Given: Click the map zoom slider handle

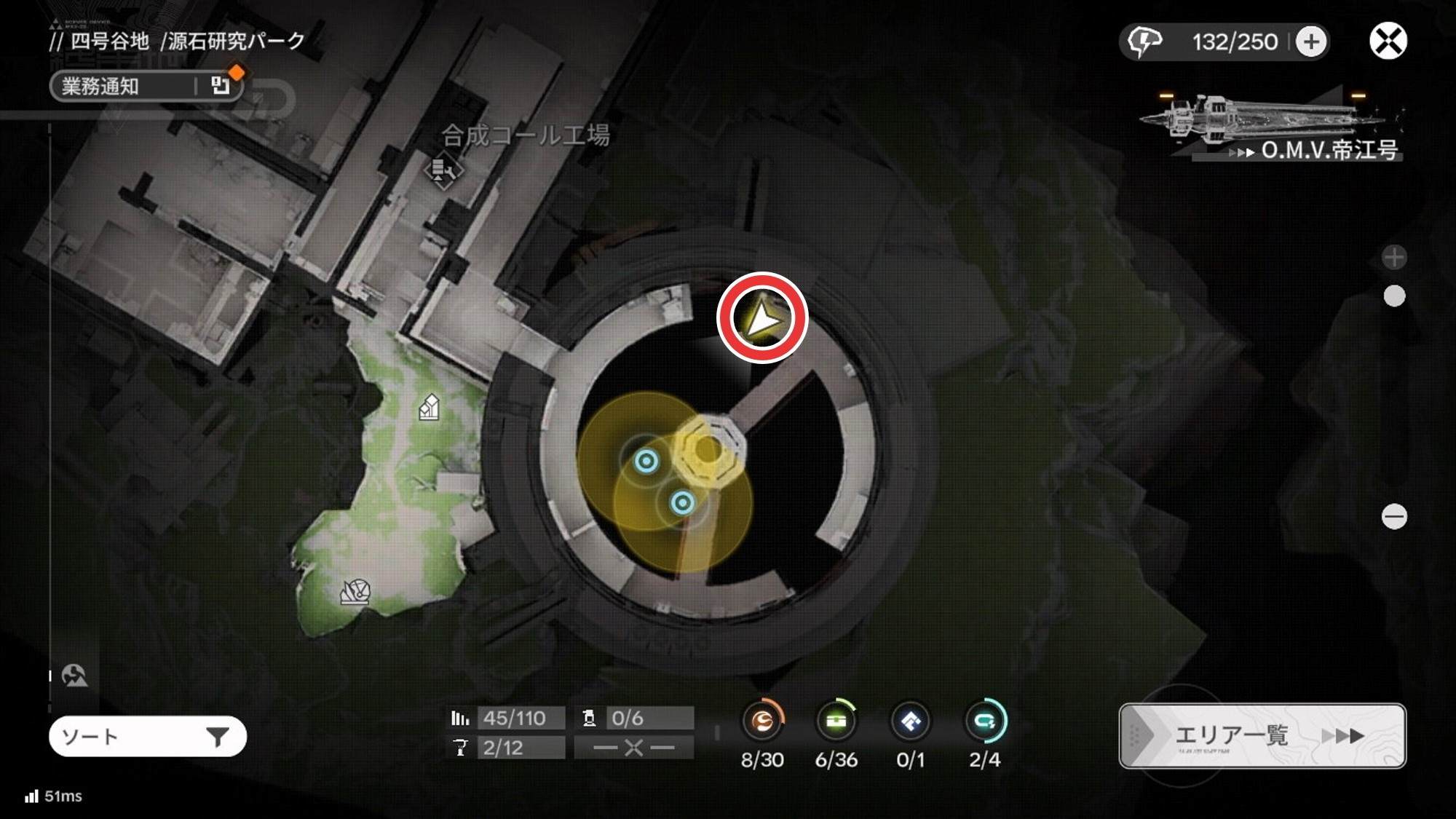Looking at the screenshot, I should pos(1393,296).
